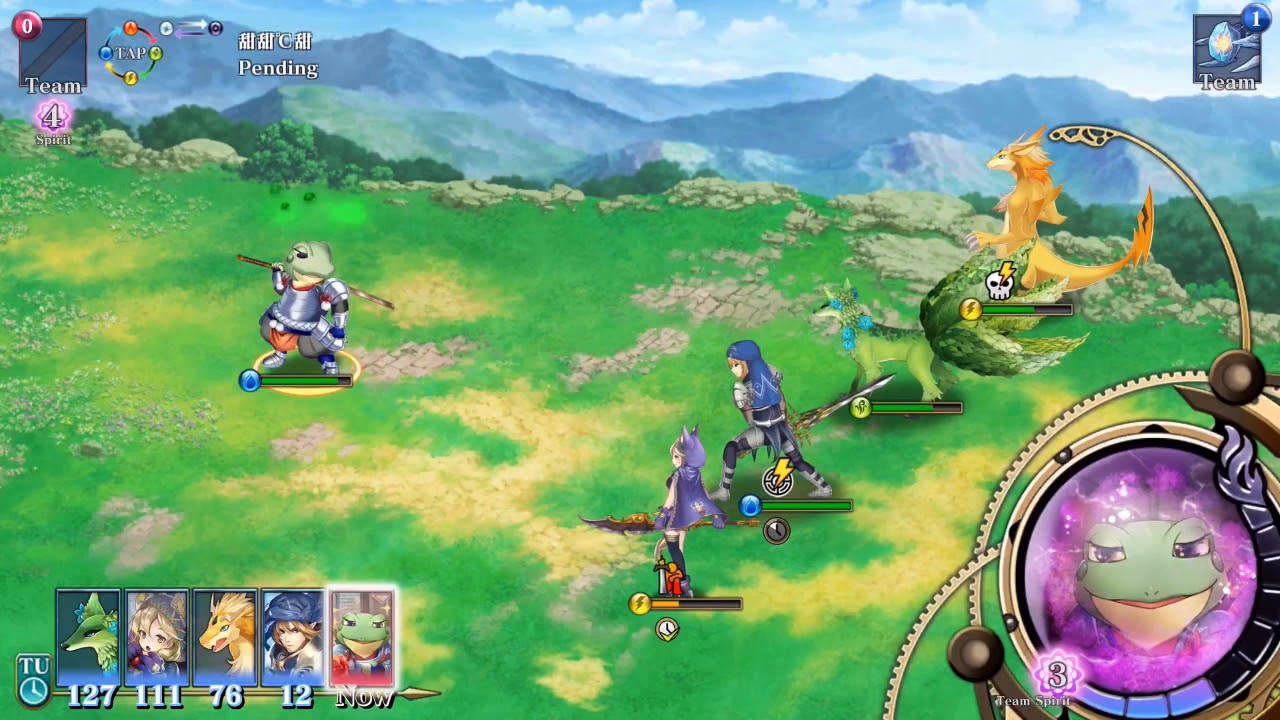The height and width of the screenshot is (720, 1280).
Task: Tap the elemental affinity wheel icon
Action: click(x=130, y=54)
